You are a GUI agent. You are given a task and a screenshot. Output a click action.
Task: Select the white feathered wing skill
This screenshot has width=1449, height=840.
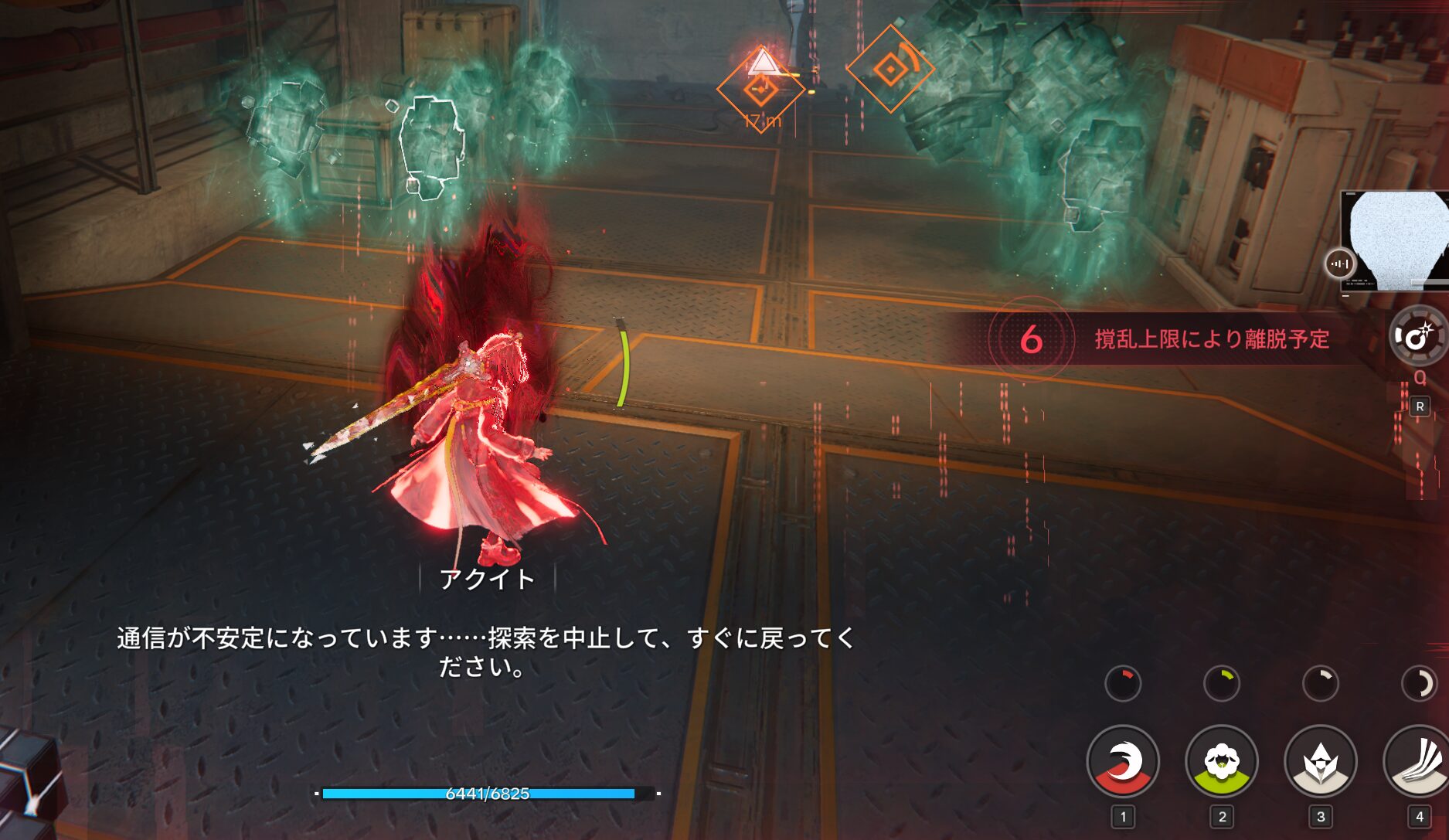point(1419,762)
